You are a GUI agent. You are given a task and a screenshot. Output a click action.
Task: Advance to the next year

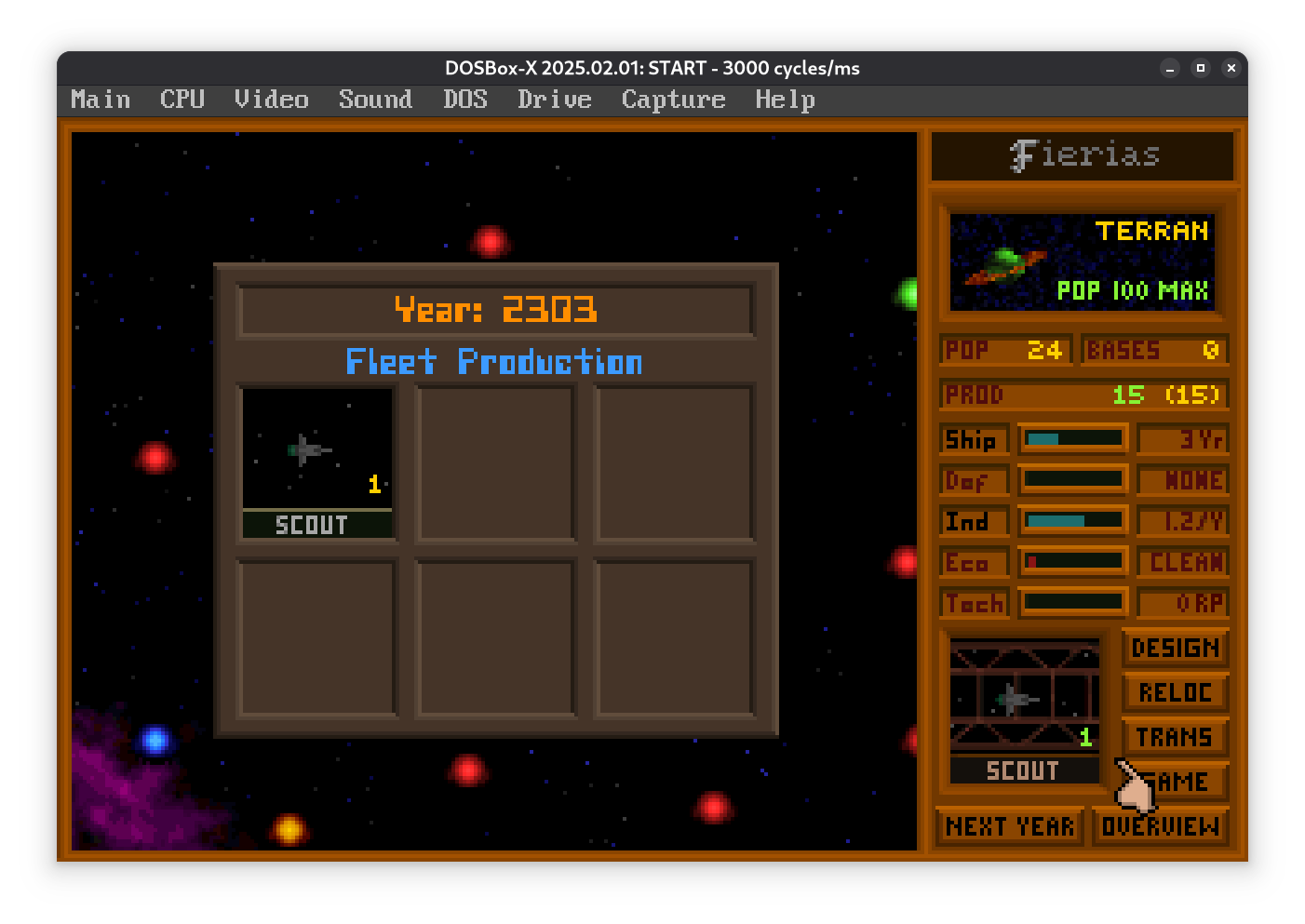(x=1010, y=826)
